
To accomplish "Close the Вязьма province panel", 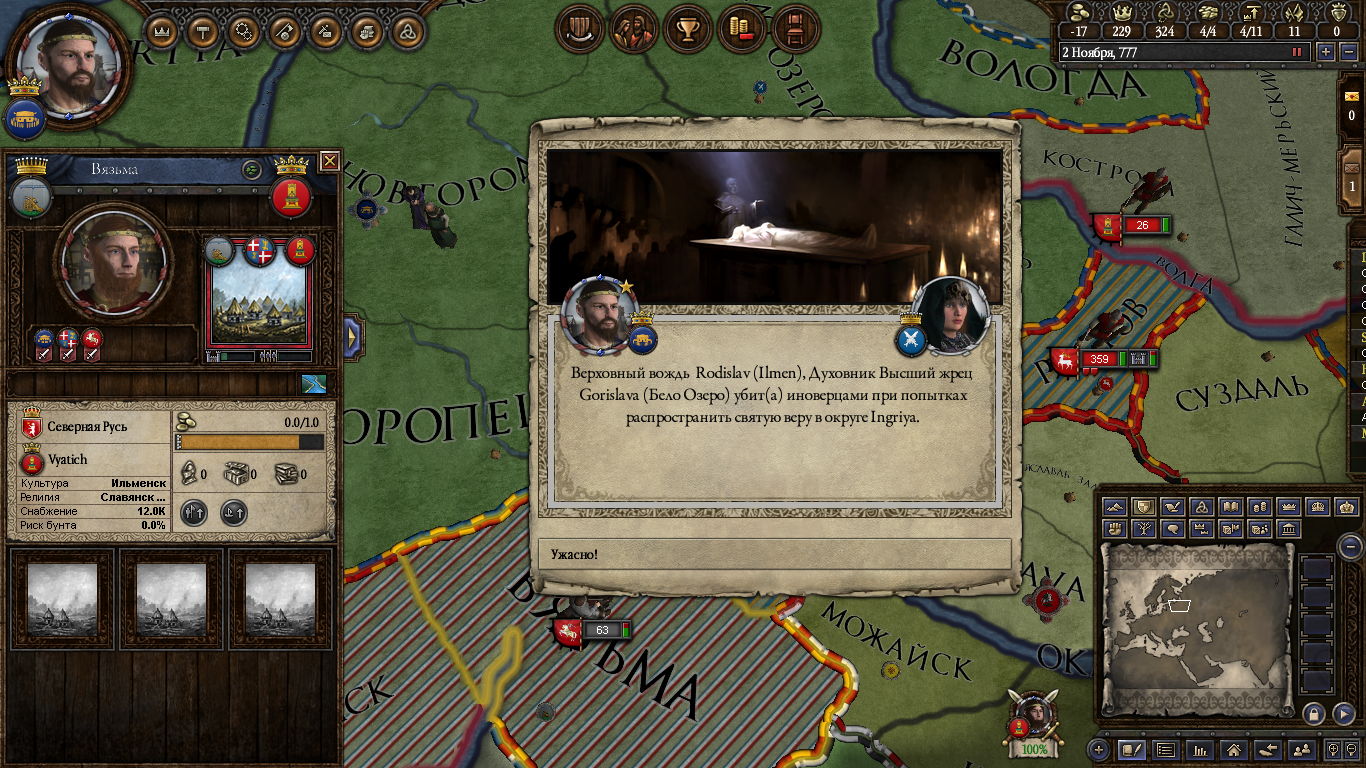I will [x=329, y=161].
